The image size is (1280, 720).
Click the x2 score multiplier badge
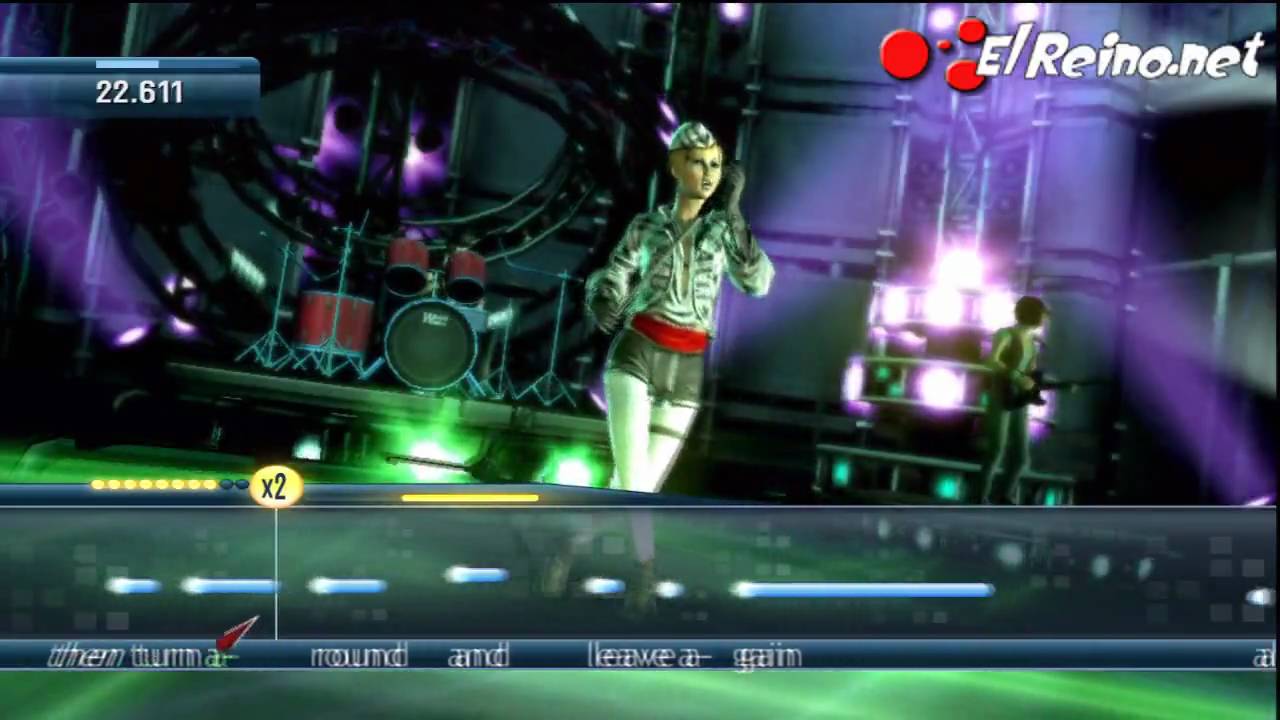pos(275,486)
